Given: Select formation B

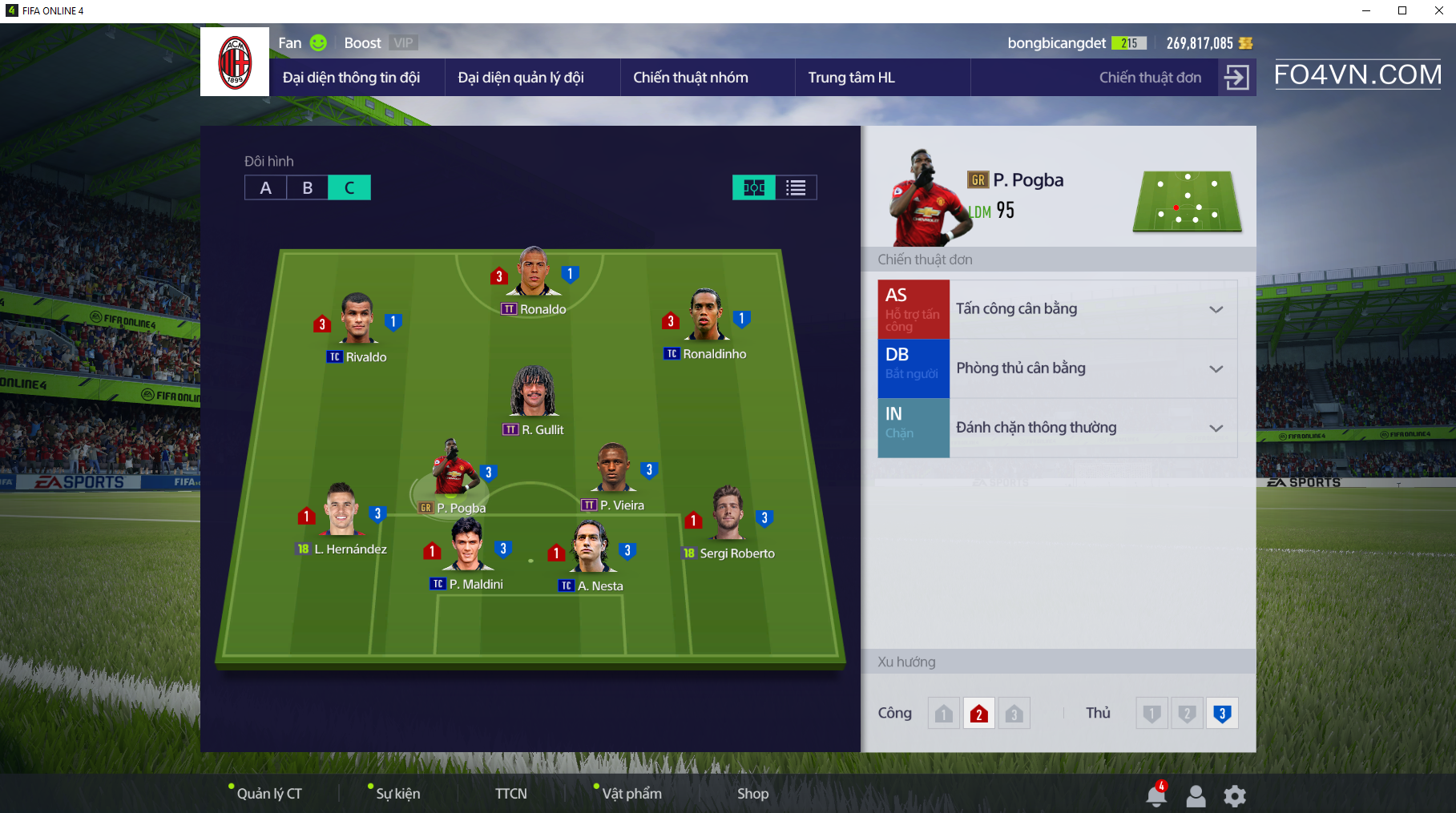Looking at the screenshot, I should (x=308, y=187).
